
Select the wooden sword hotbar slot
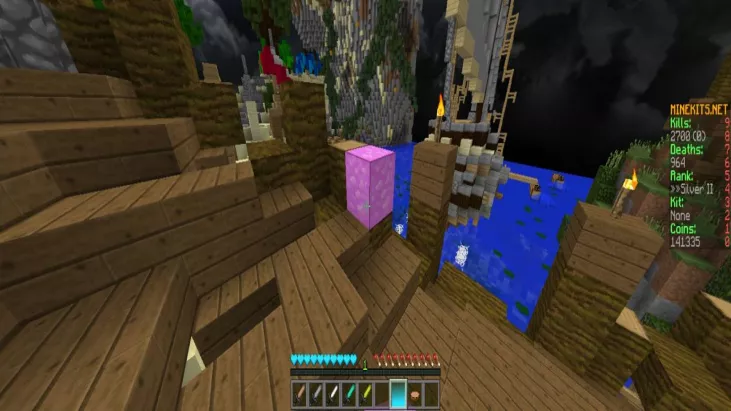[301, 393]
